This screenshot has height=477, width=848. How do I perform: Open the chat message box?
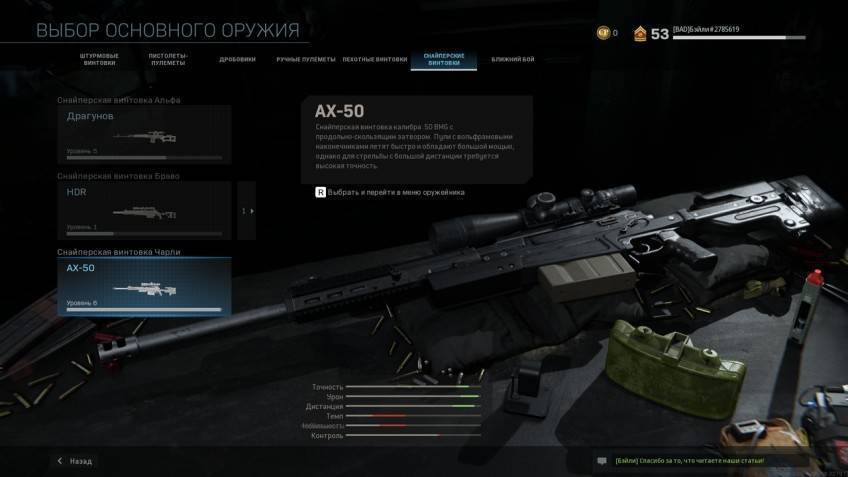[602, 461]
